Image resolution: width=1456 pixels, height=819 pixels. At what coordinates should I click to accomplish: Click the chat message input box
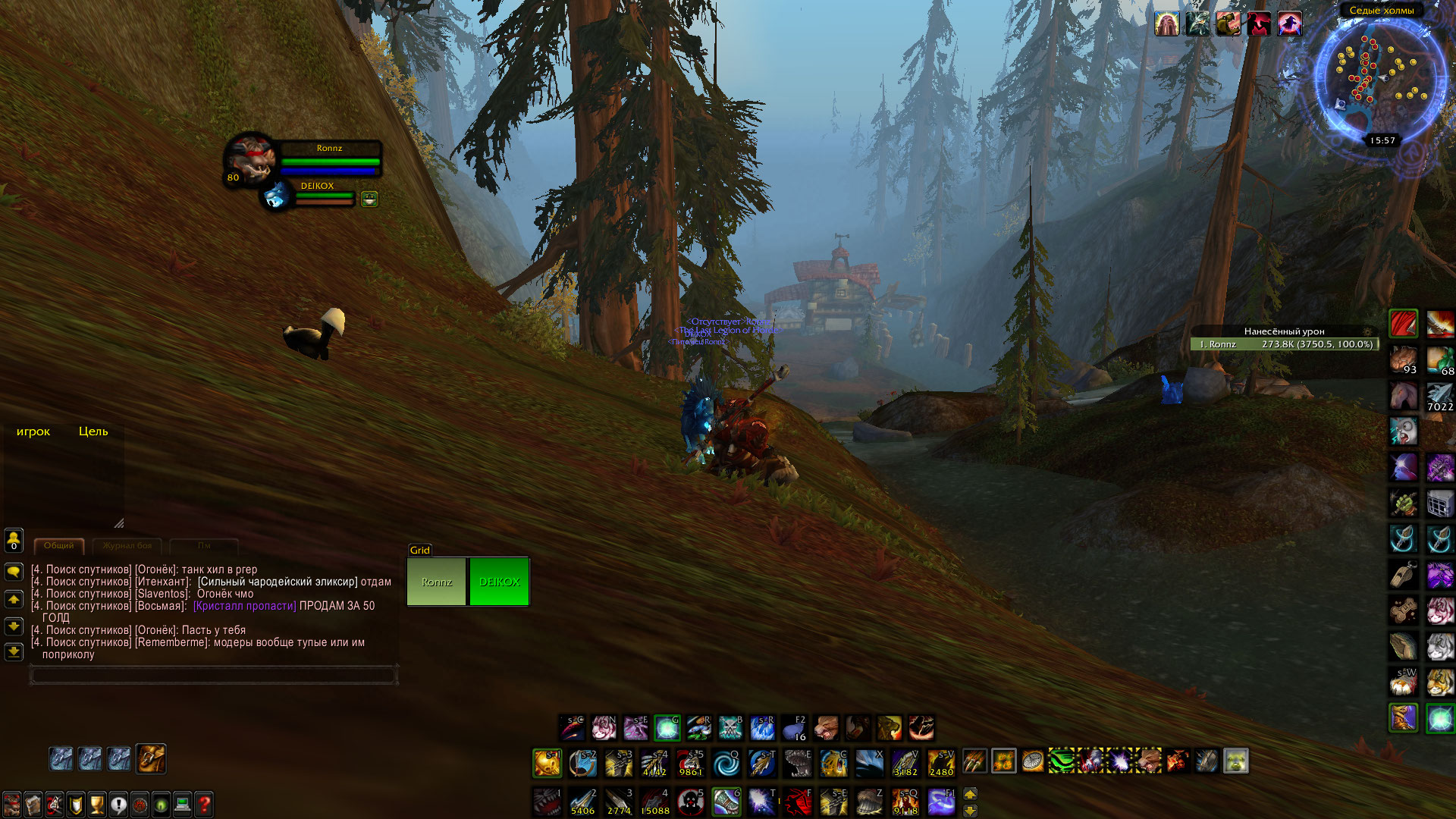tap(213, 675)
